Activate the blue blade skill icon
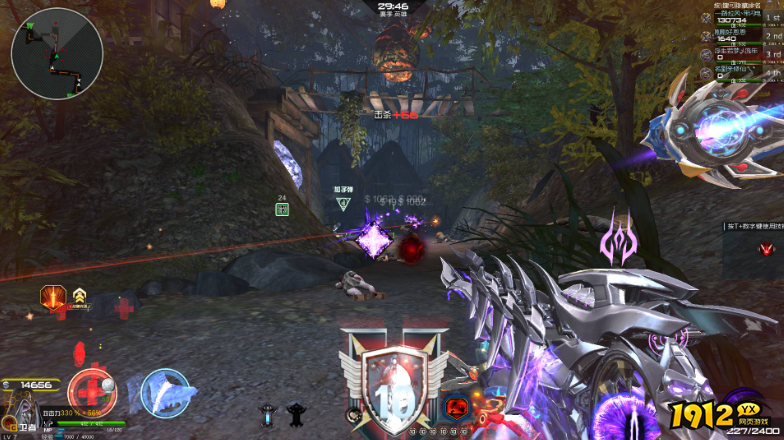 pos(165,392)
